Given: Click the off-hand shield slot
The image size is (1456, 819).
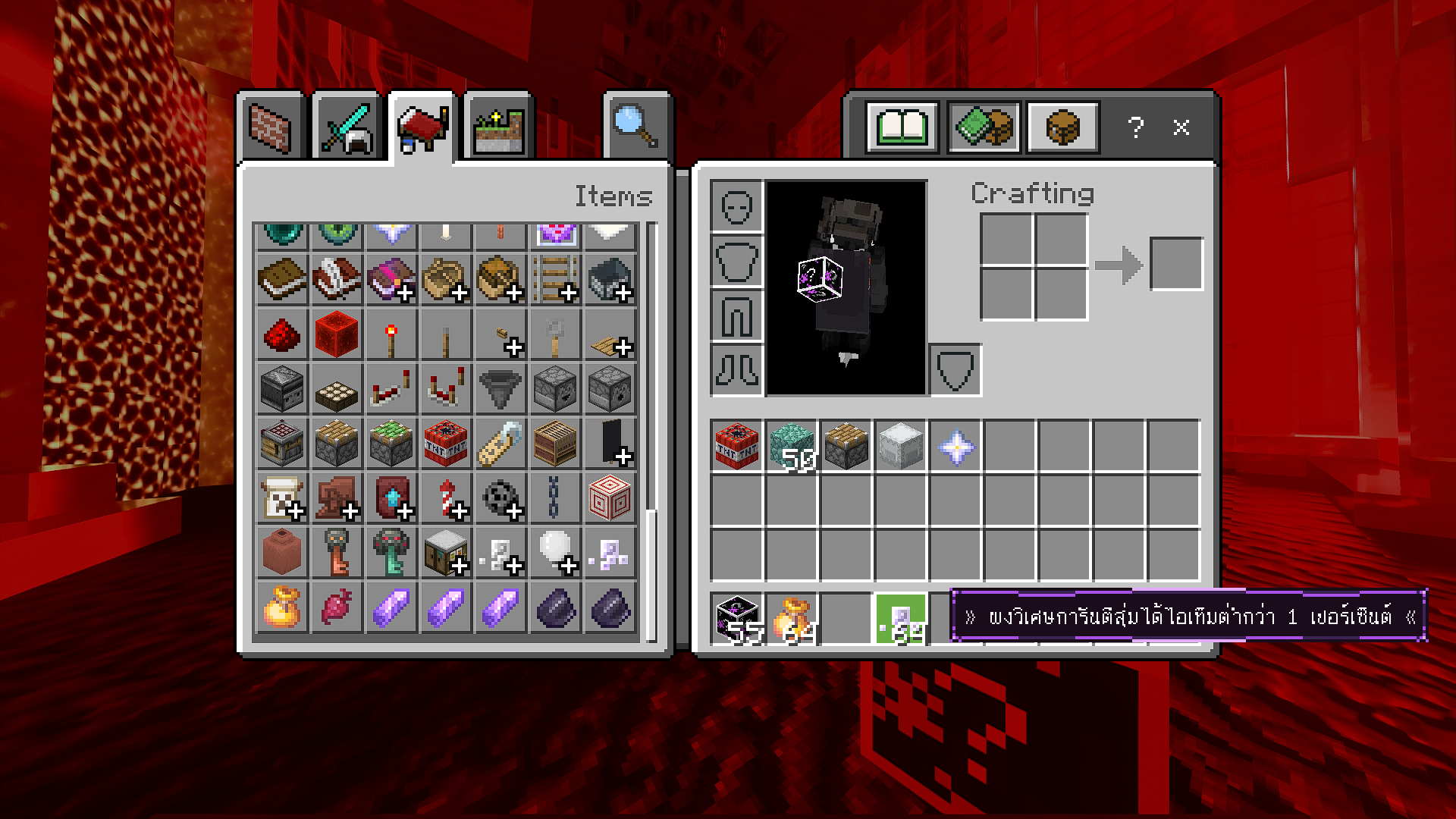Looking at the screenshot, I should [955, 371].
